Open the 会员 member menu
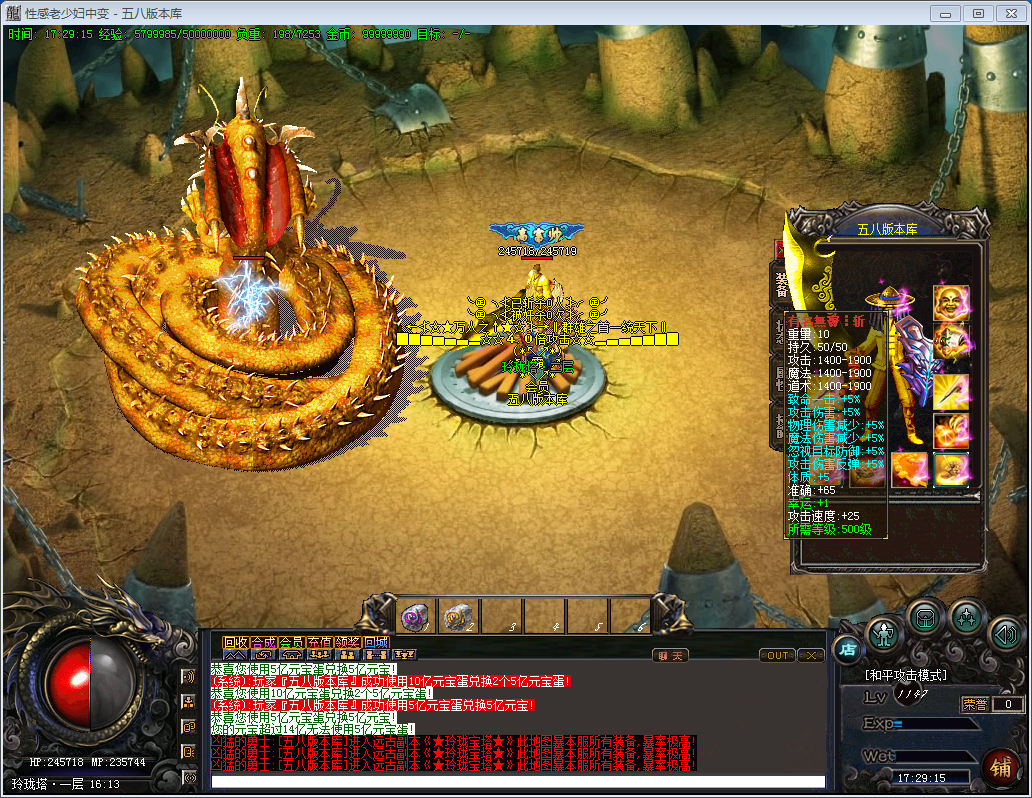This screenshot has width=1032, height=798. (x=291, y=642)
